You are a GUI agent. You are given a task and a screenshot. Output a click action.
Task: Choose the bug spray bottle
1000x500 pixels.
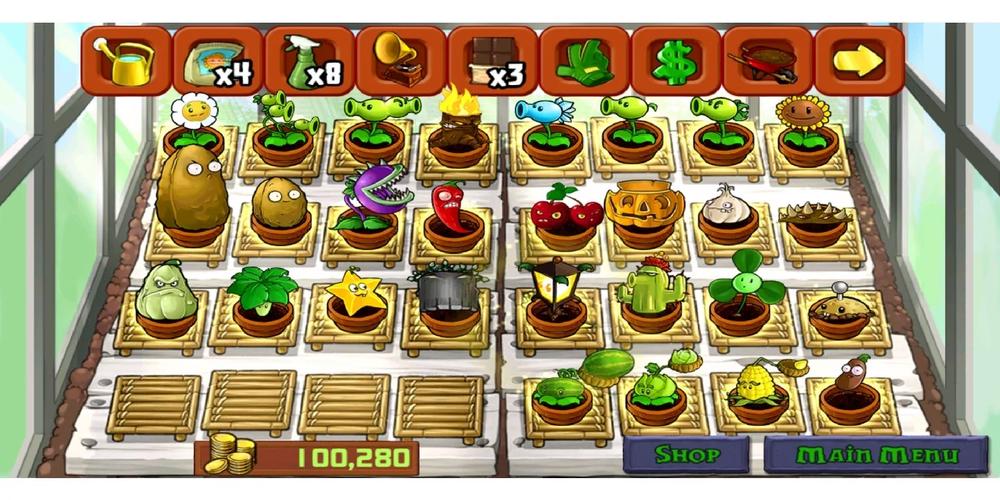[309, 61]
